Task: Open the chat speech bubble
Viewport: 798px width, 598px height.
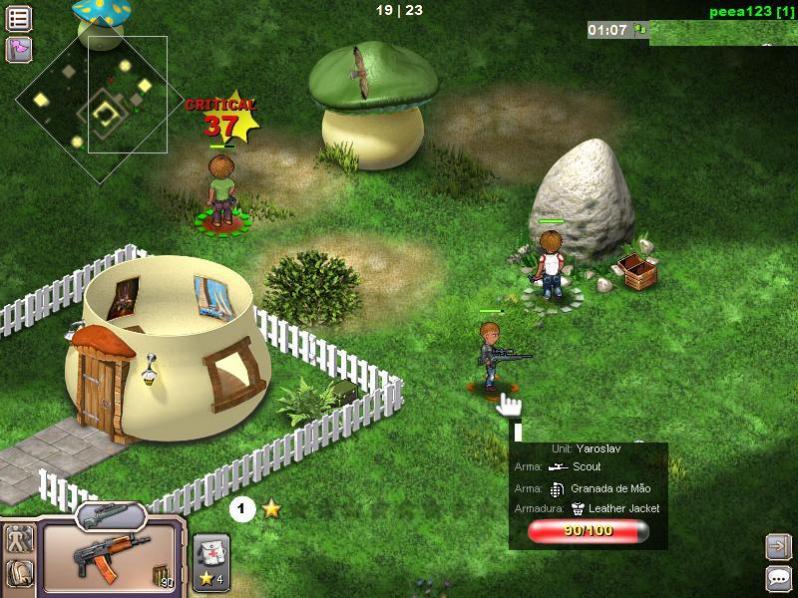Action: [x=778, y=578]
